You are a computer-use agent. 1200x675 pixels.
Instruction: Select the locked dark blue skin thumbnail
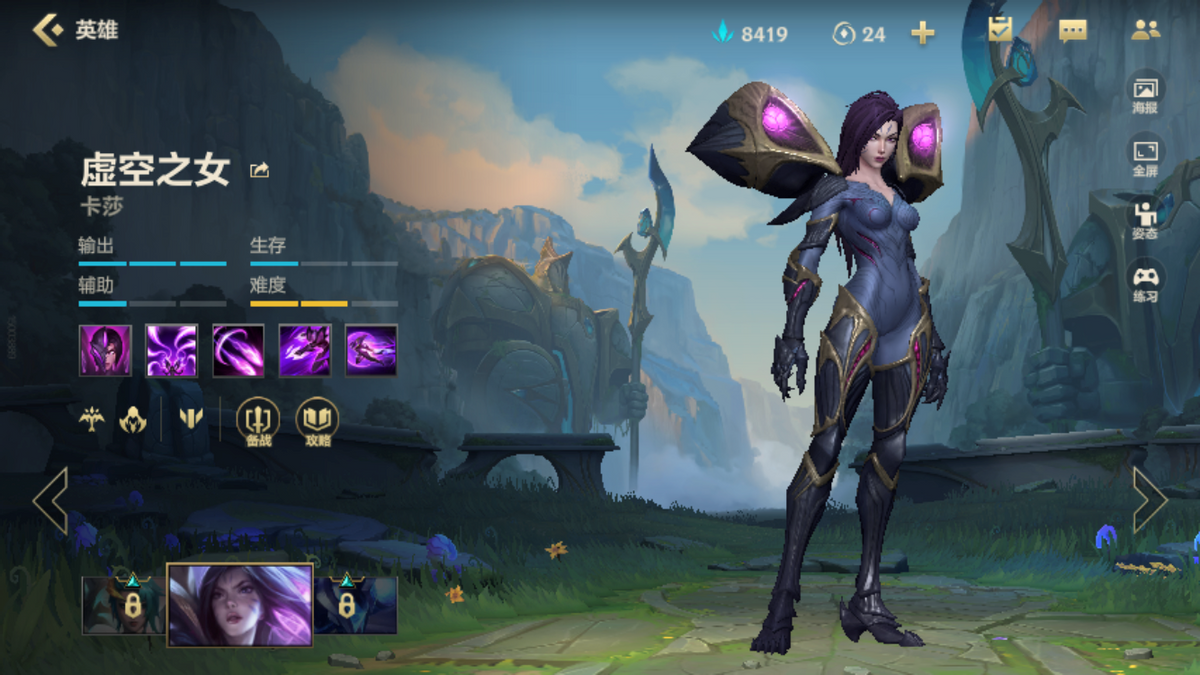(356, 605)
